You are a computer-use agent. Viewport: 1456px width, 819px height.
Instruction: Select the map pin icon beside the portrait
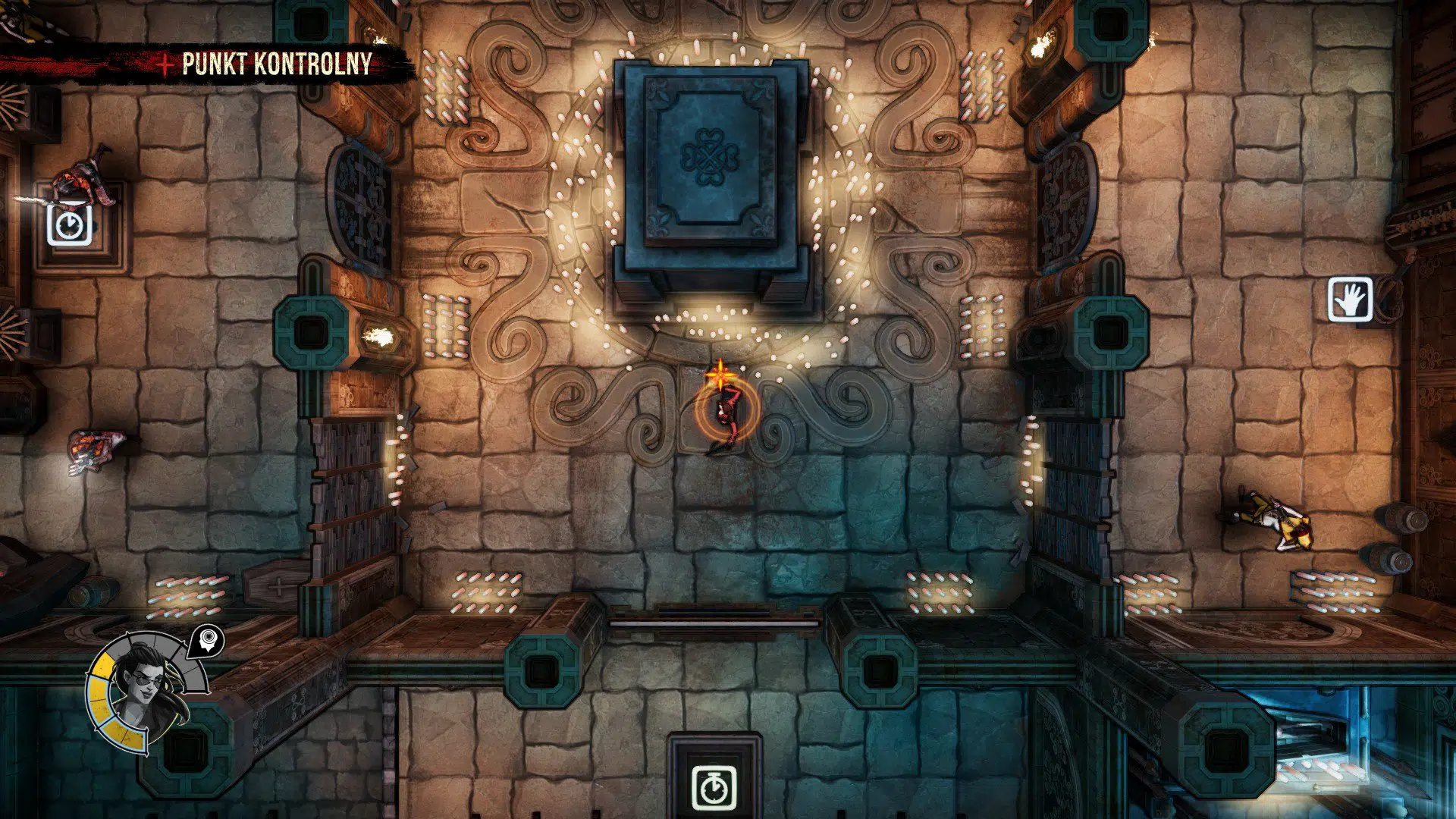point(207,642)
